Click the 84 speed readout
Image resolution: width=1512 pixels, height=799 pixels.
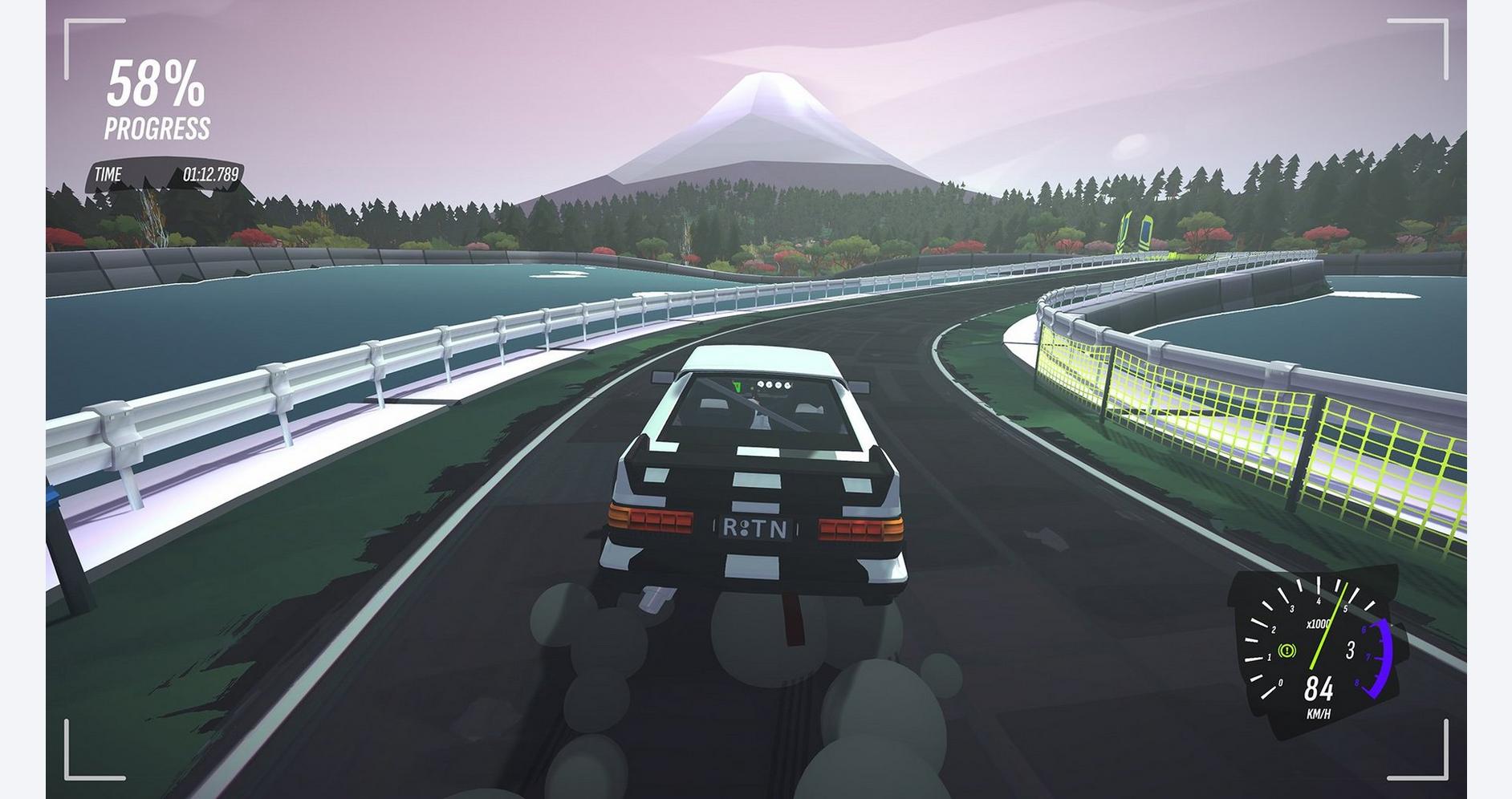click(1319, 687)
